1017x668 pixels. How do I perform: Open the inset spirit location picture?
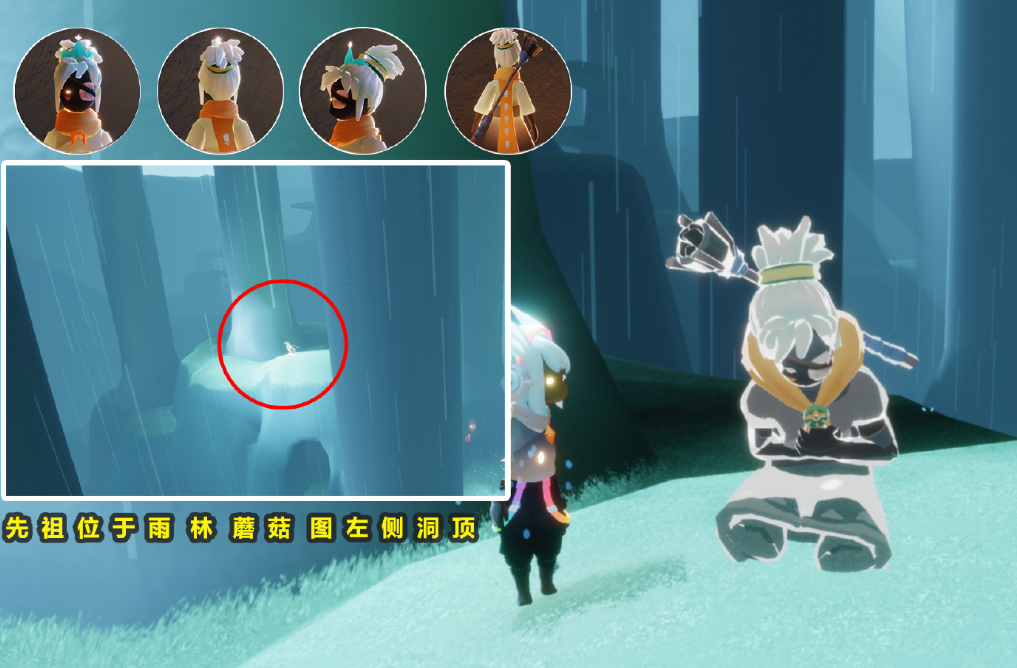click(256, 330)
